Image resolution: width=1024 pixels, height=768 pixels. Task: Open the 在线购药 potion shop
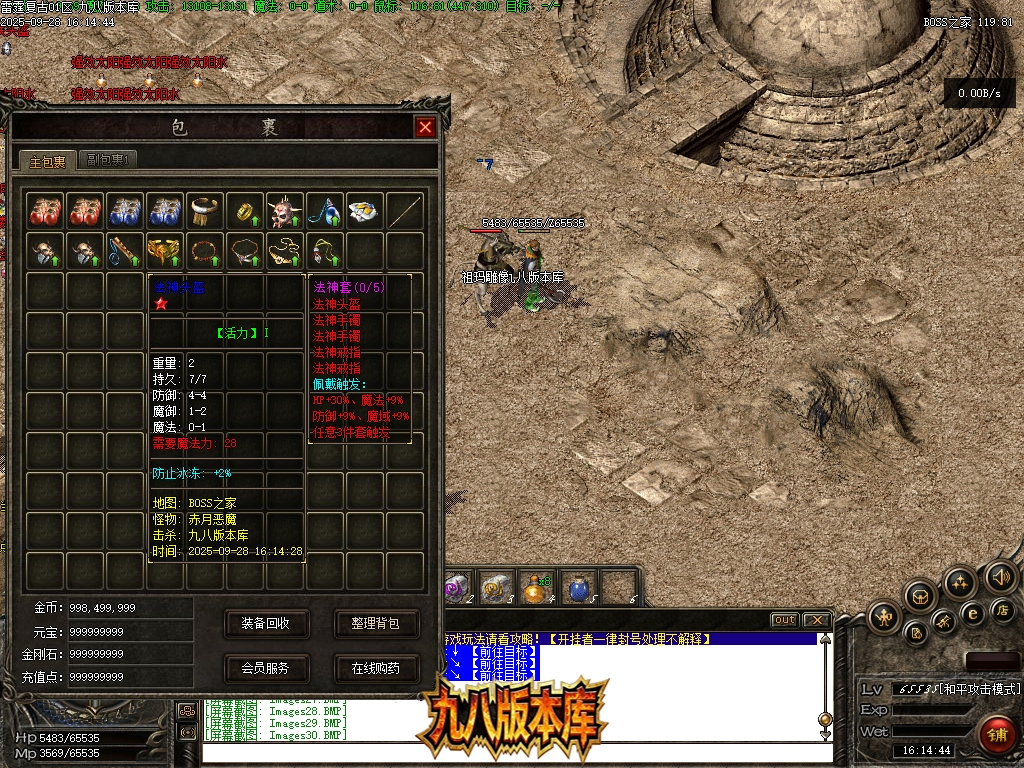click(375, 668)
